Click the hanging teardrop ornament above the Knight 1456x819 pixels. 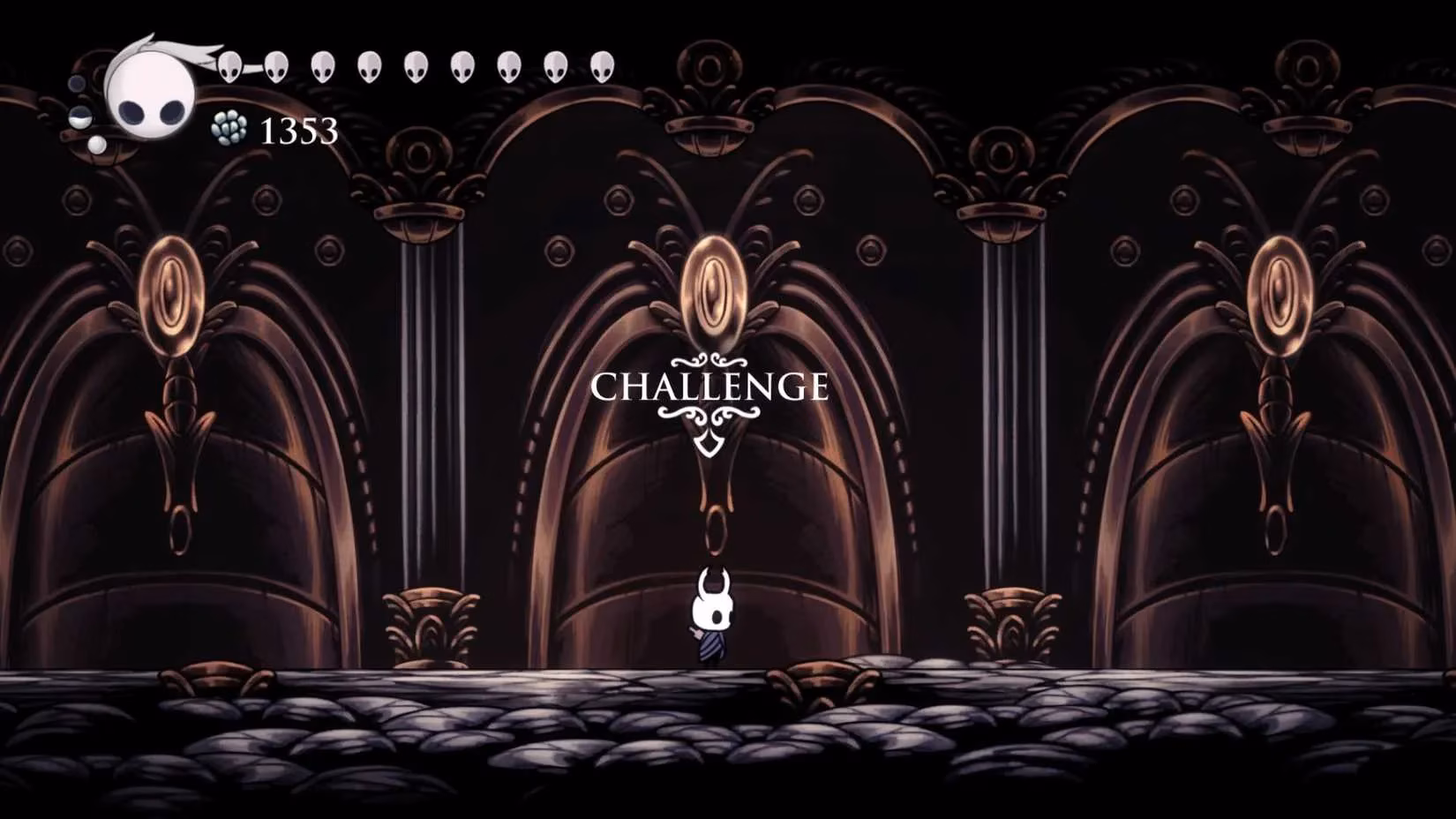714,530
